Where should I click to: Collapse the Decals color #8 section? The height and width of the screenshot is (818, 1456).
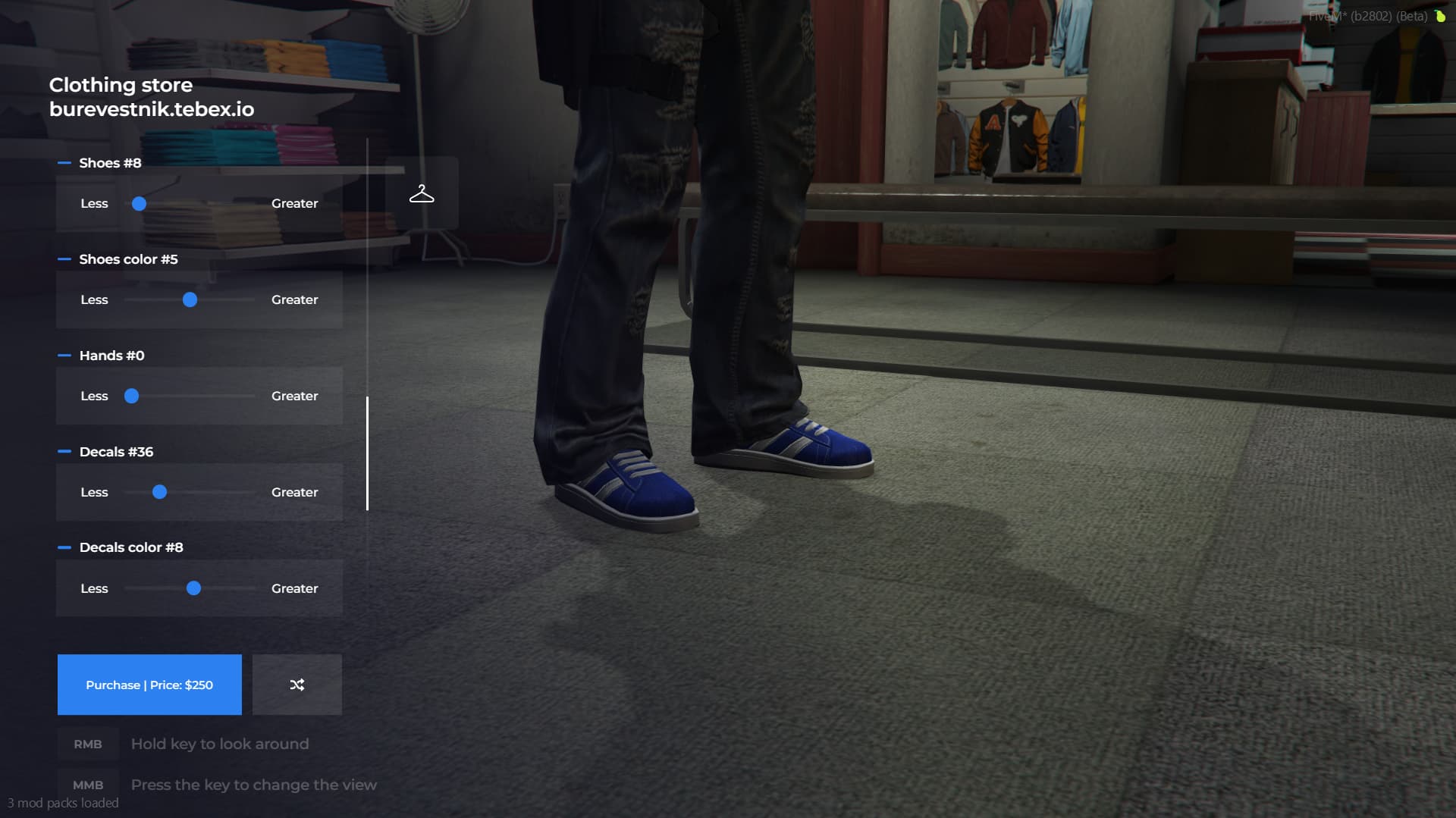(x=64, y=547)
